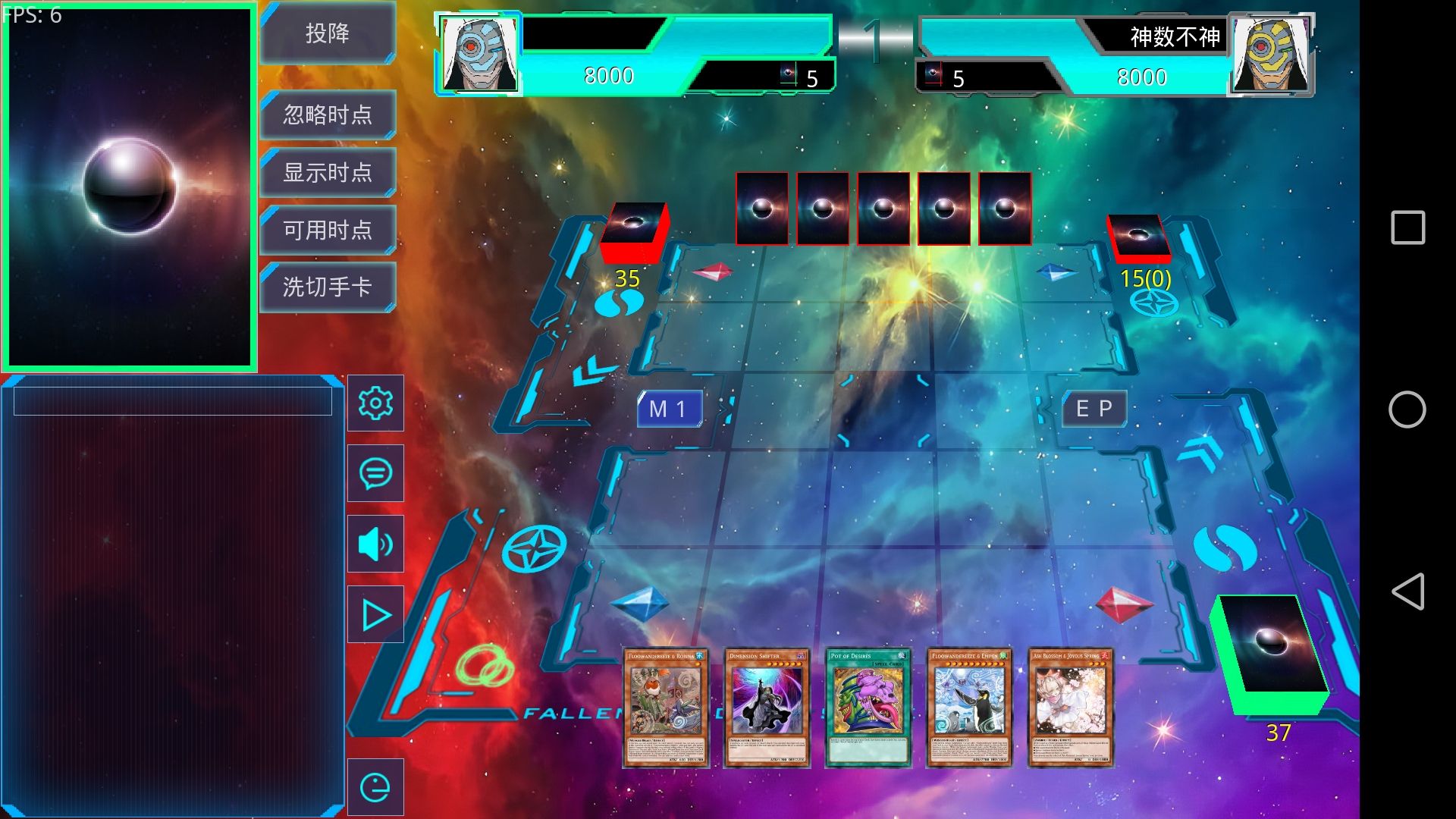Toggle sound with the speaker icon
The width and height of the screenshot is (1456, 819).
click(375, 544)
